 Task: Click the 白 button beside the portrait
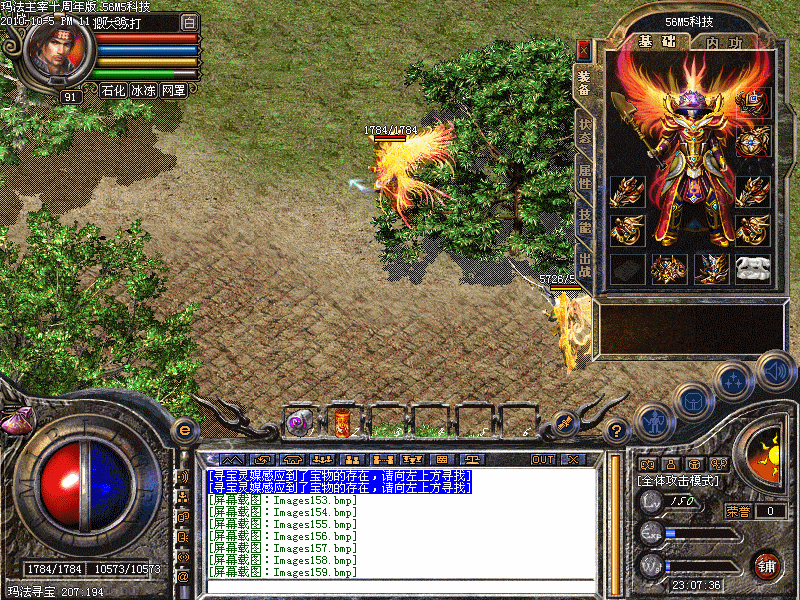[x=190, y=22]
